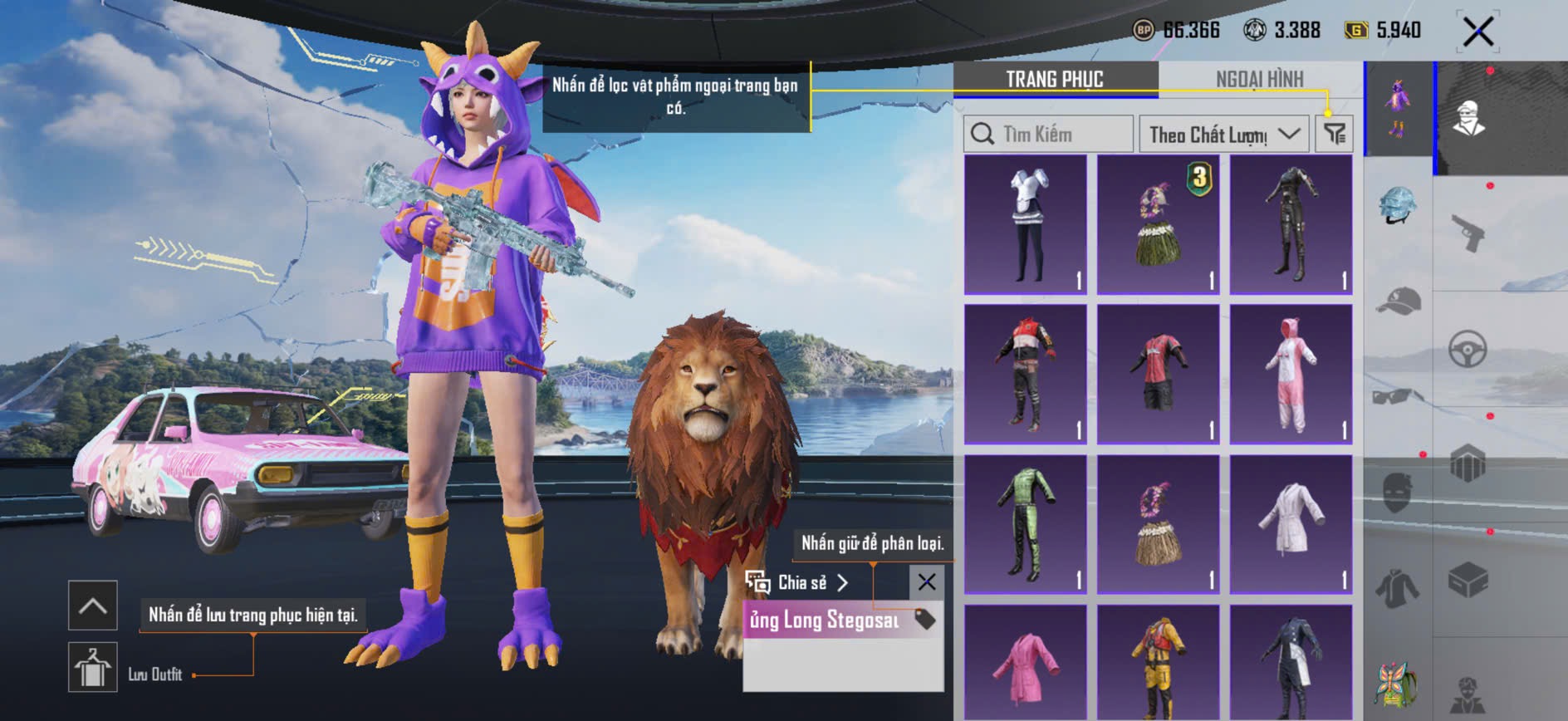Close the inventory with the top-right X
Viewport: 1568px width, 721px height.
click(1477, 32)
